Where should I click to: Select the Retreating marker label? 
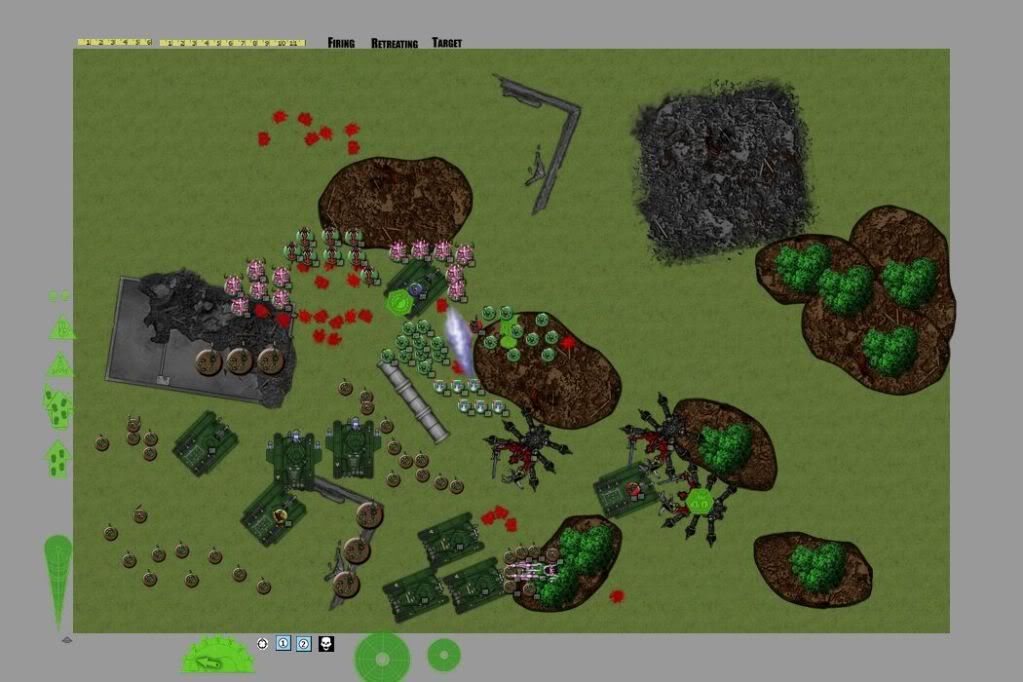pyautogui.click(x=394, y=43)
